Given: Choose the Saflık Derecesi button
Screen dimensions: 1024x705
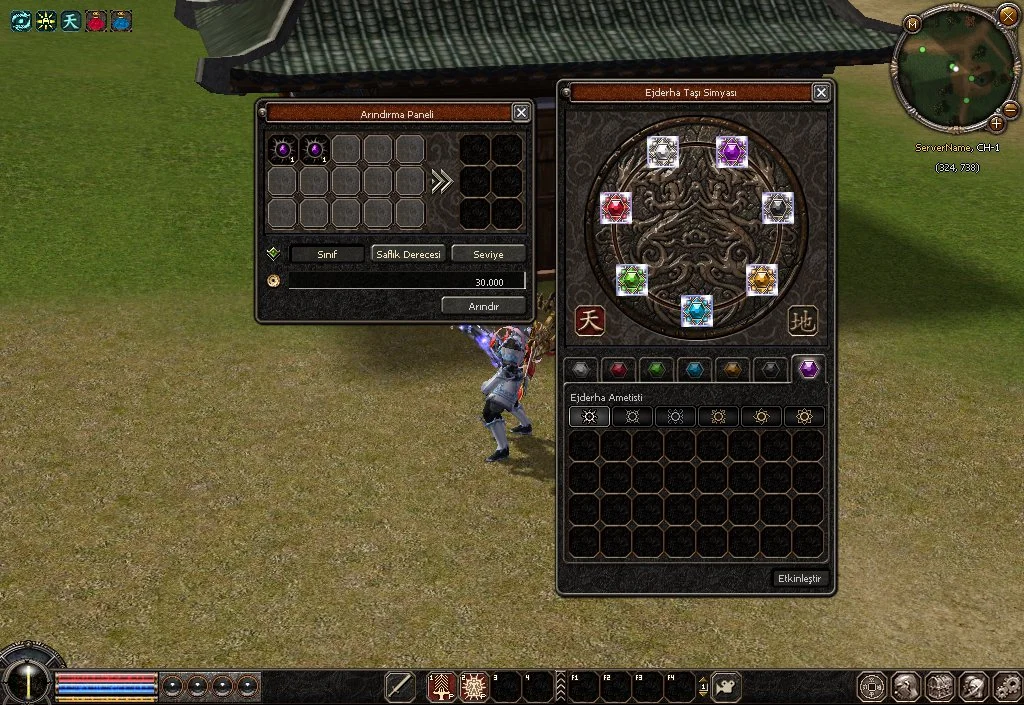Looking at the screenshot, I should [x=408, y=254].
